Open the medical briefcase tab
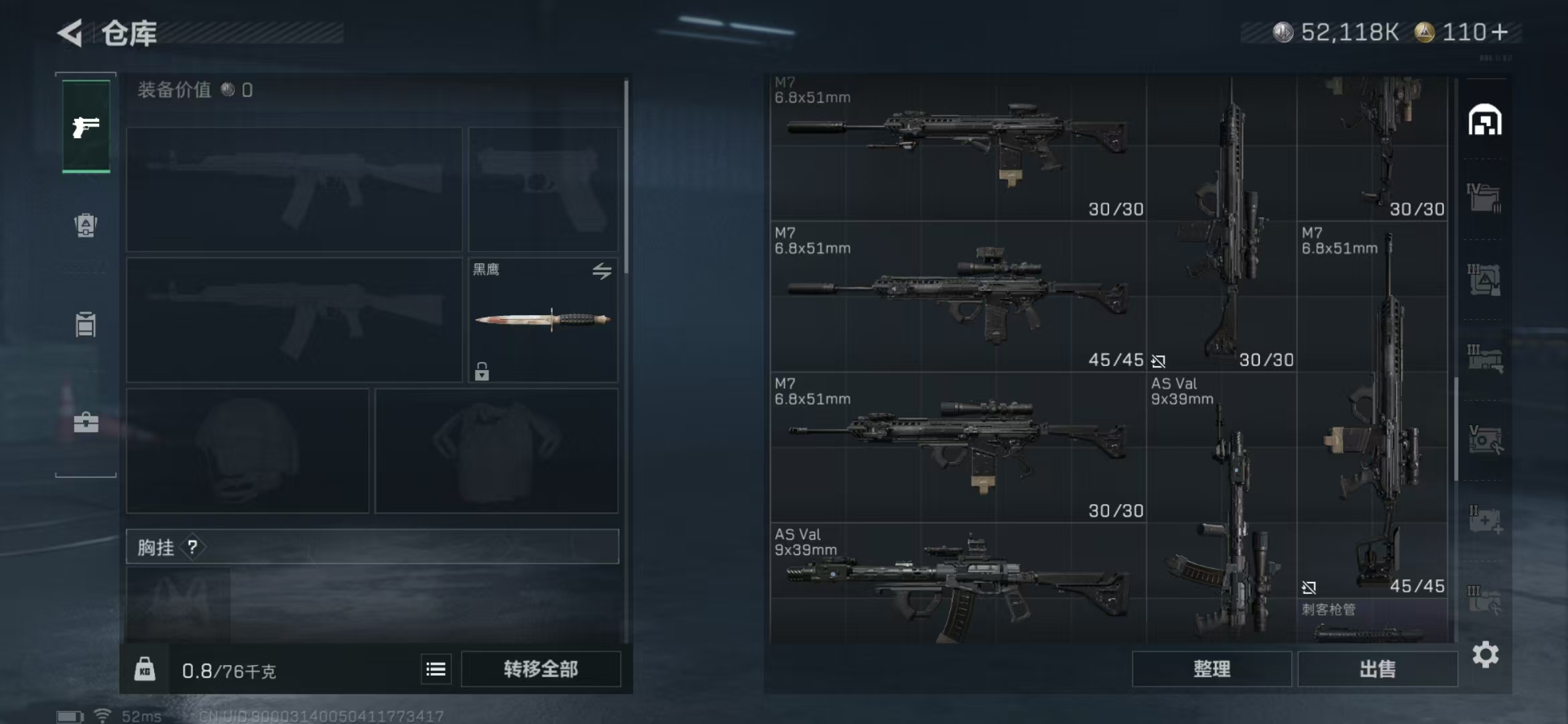The height and width of the screenshot is (724, 1568). pyautogui.click(x=86, y=422)
